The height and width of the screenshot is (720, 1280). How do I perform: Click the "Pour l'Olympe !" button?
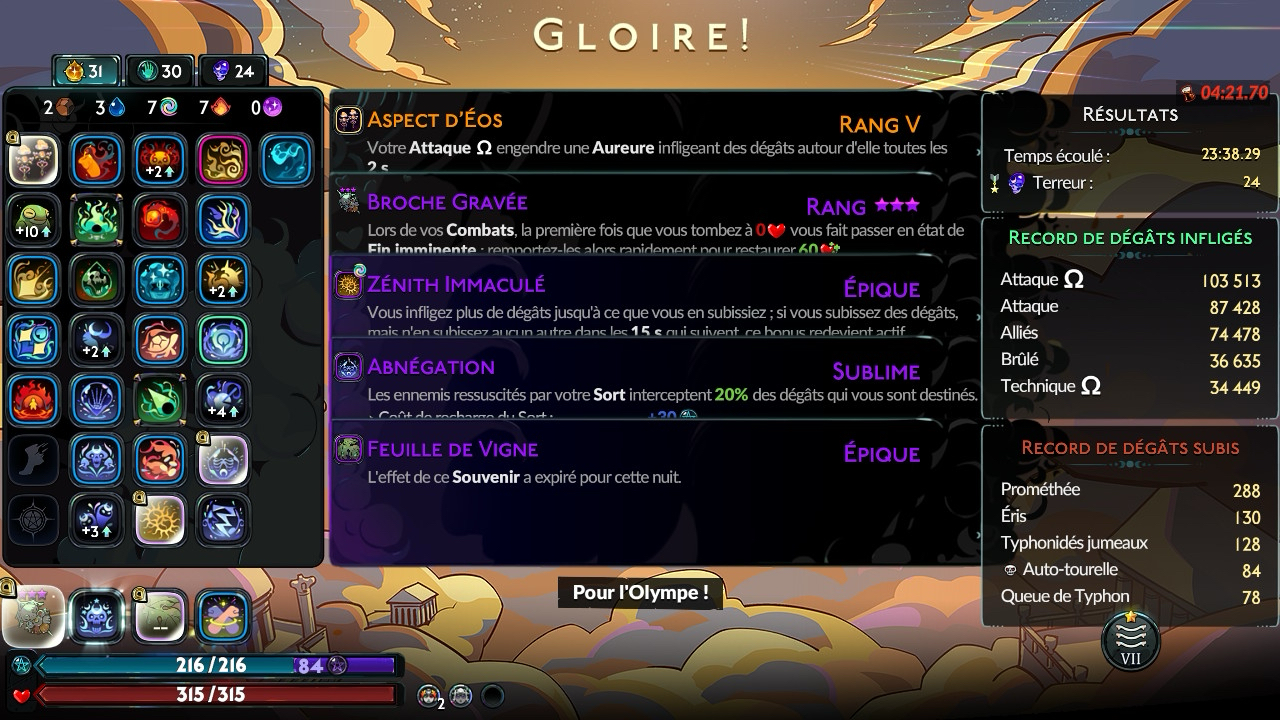click(x=640, y=592)
